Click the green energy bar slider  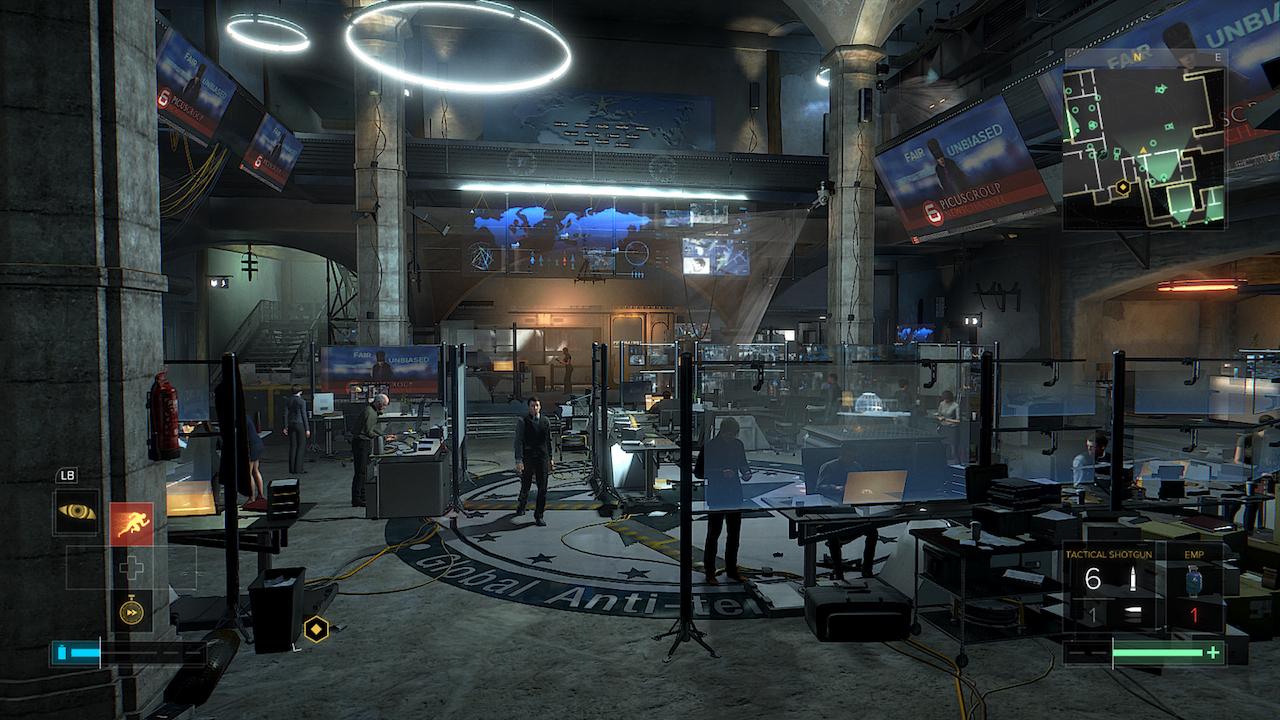point(1158,652)
